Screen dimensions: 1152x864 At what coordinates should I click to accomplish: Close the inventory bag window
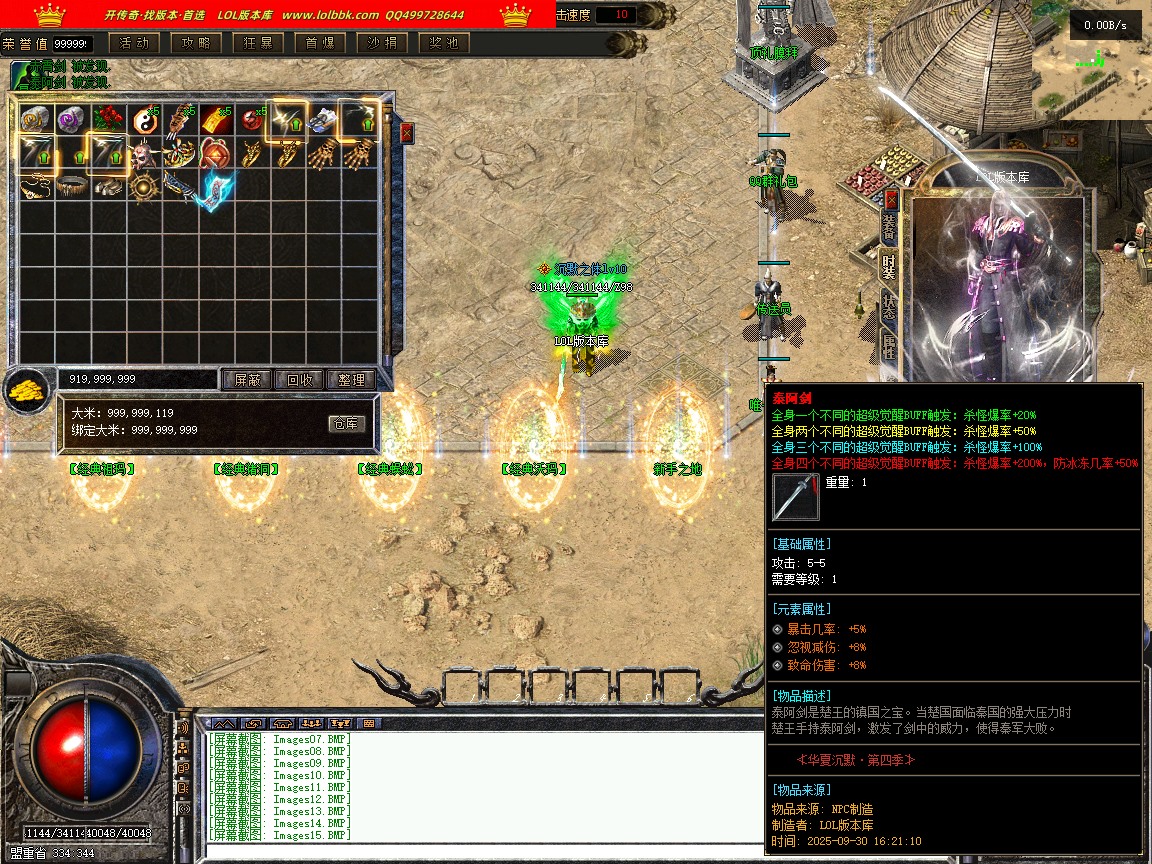click(x=407, y=133)
